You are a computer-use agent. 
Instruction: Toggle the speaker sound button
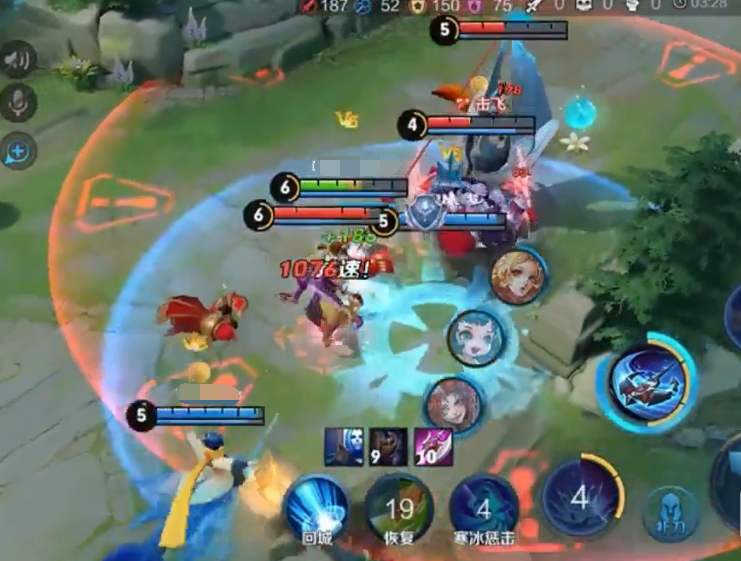[17, 60]
